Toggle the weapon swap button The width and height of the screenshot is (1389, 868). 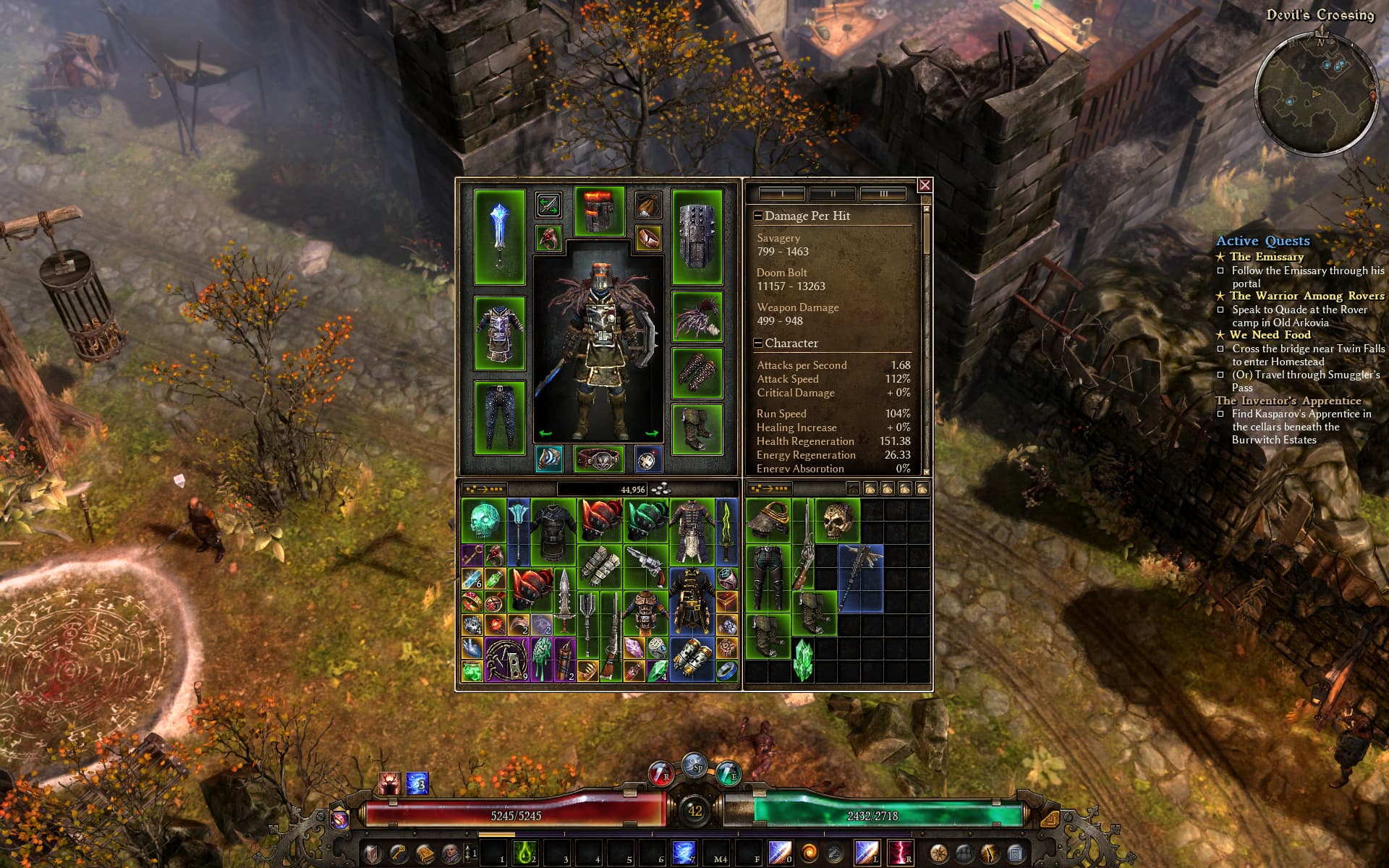pos(548,205)
